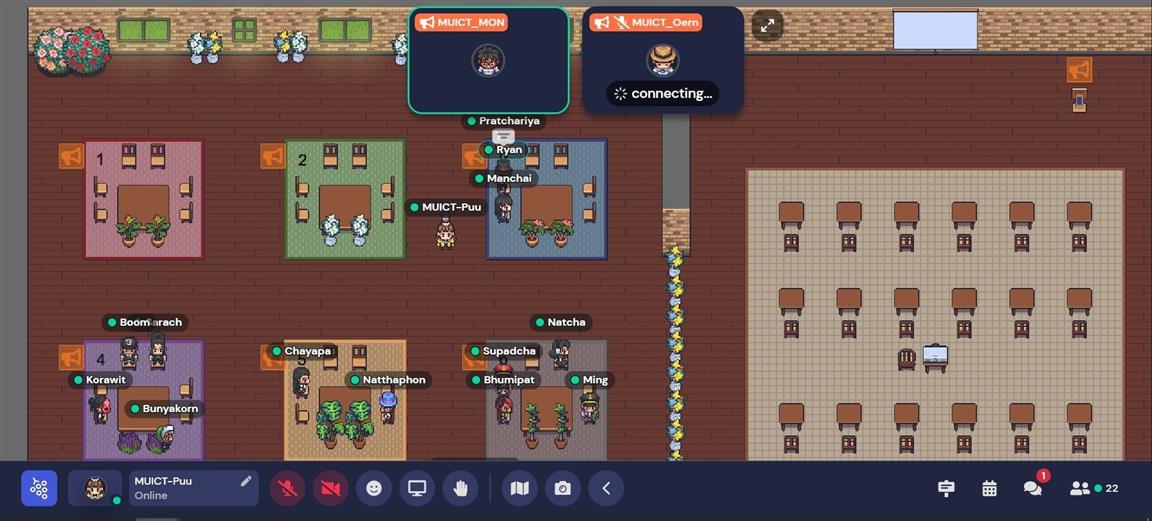Open the Gather main menu logo button

(39, 488)
